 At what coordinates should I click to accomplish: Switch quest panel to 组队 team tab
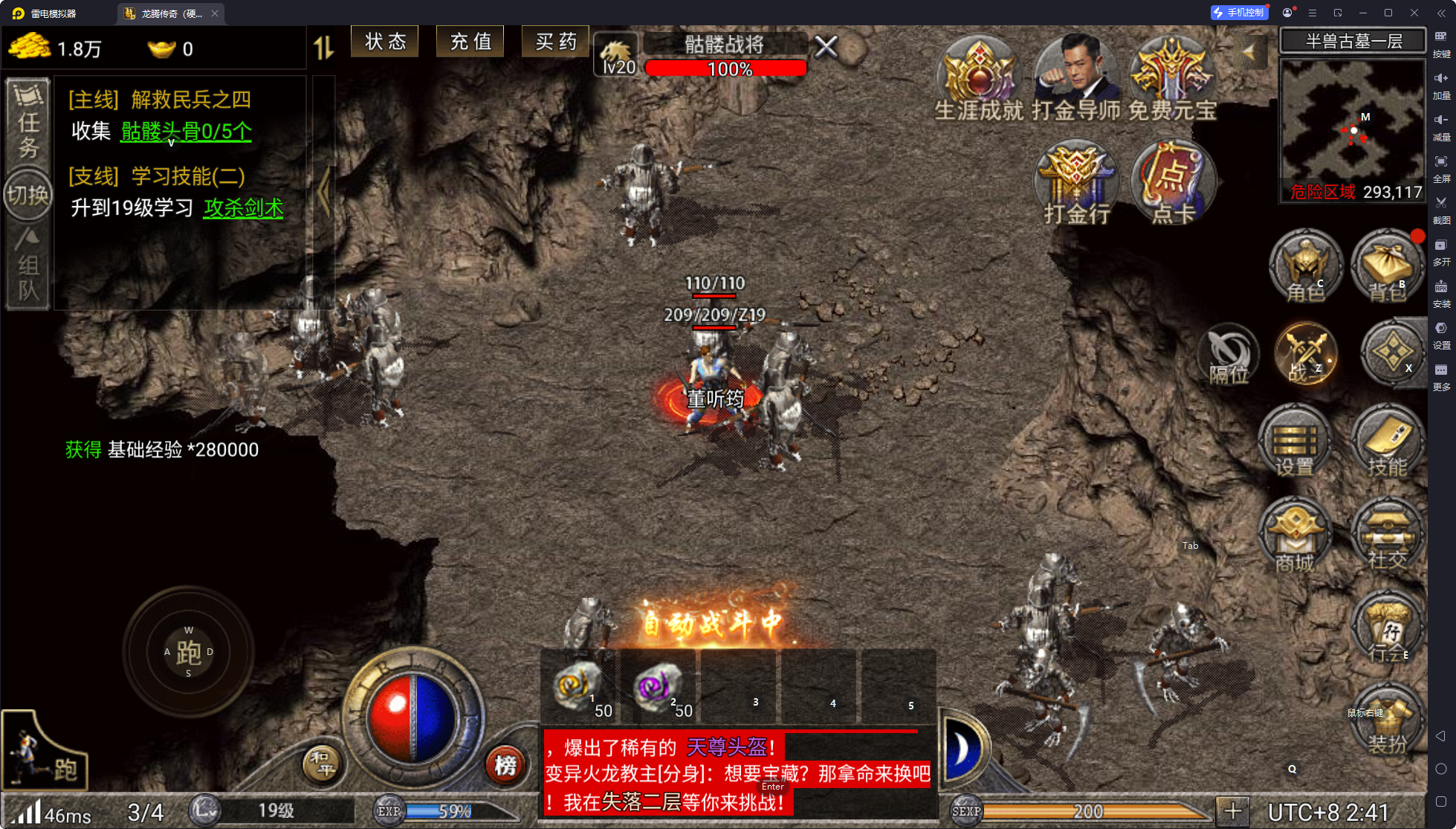(x=28, y=268)
